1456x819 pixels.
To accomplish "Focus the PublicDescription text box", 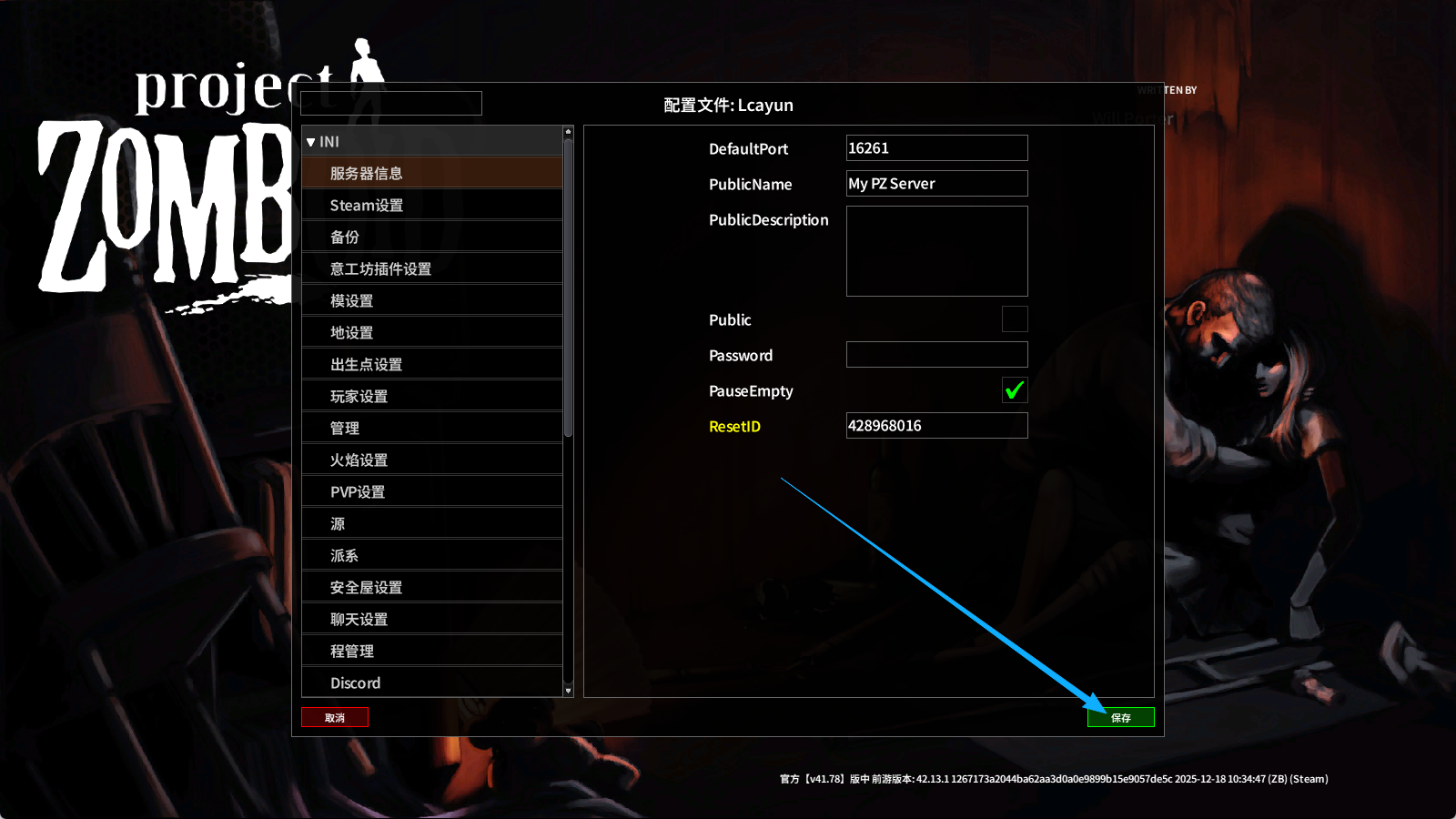I will (936, 250).
